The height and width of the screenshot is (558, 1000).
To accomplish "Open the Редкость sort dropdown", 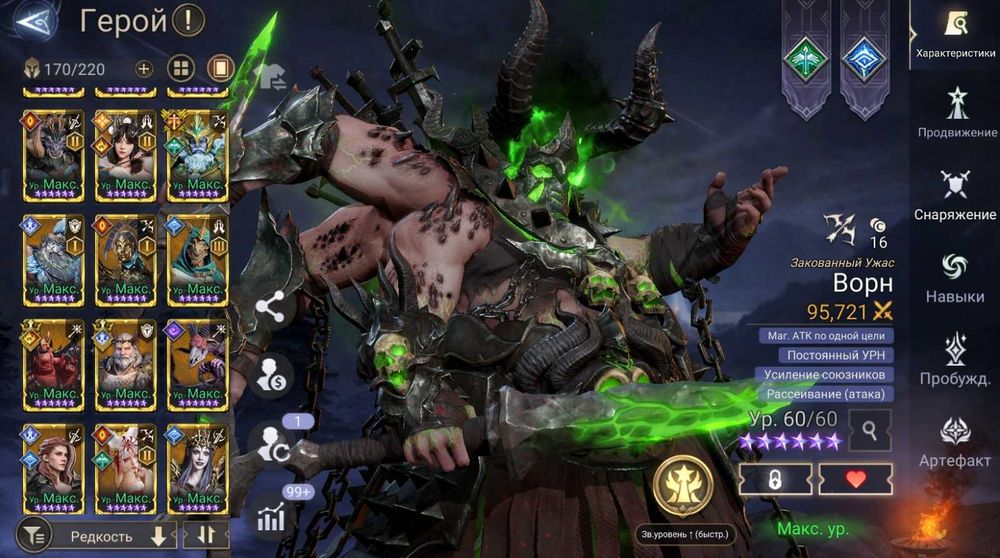I will tap(116, 536).
